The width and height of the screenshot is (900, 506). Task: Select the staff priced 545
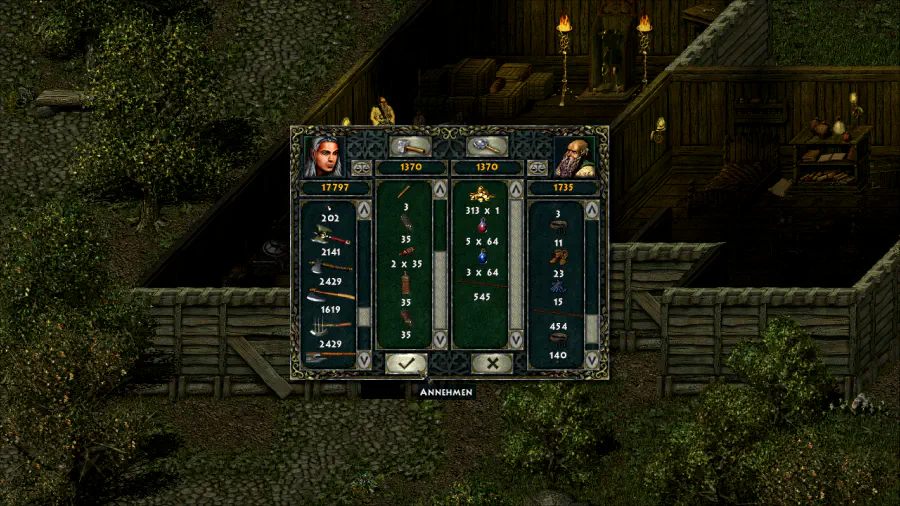click(479, 285)
